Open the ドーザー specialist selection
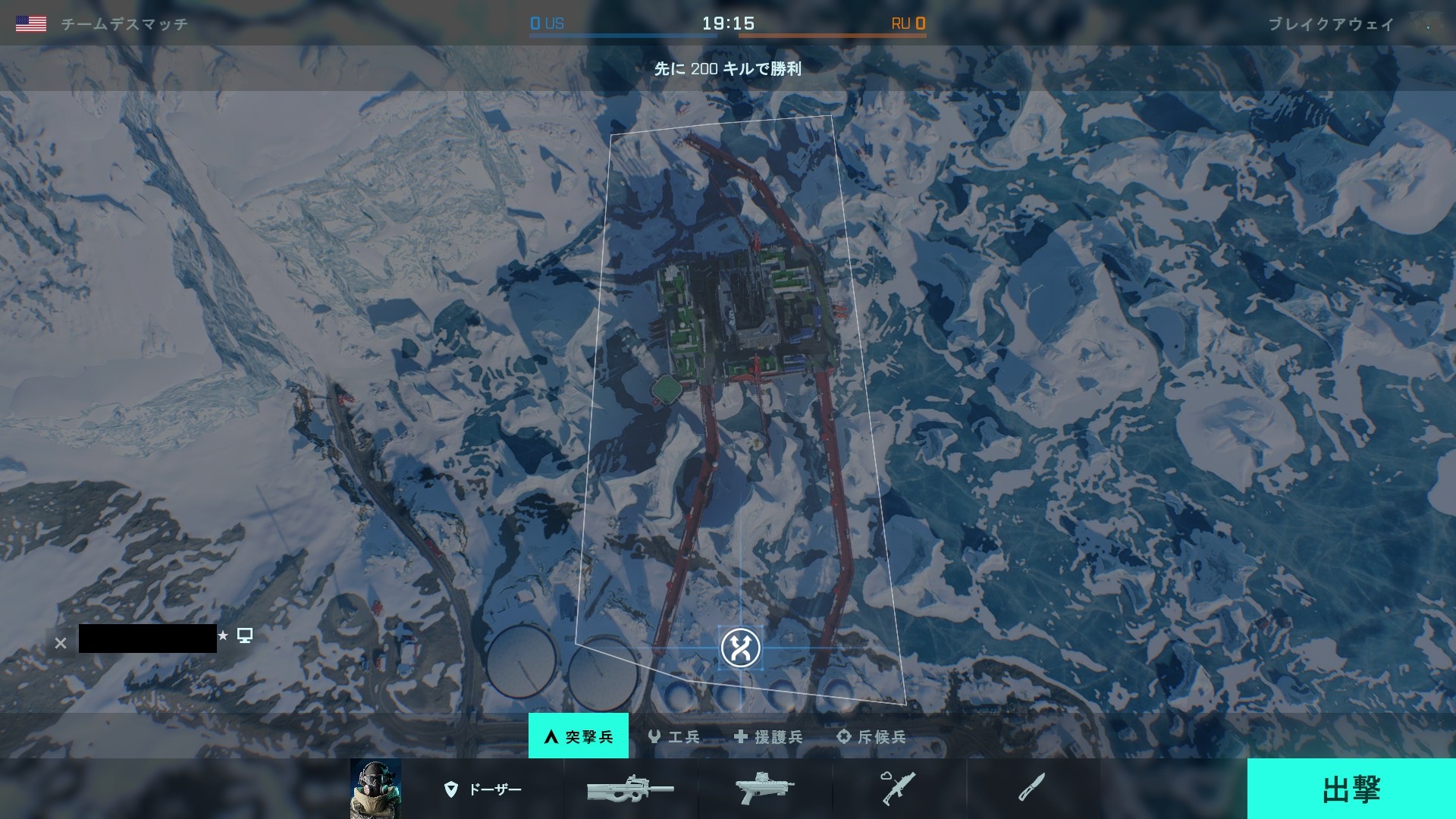 tap(483, 789)
